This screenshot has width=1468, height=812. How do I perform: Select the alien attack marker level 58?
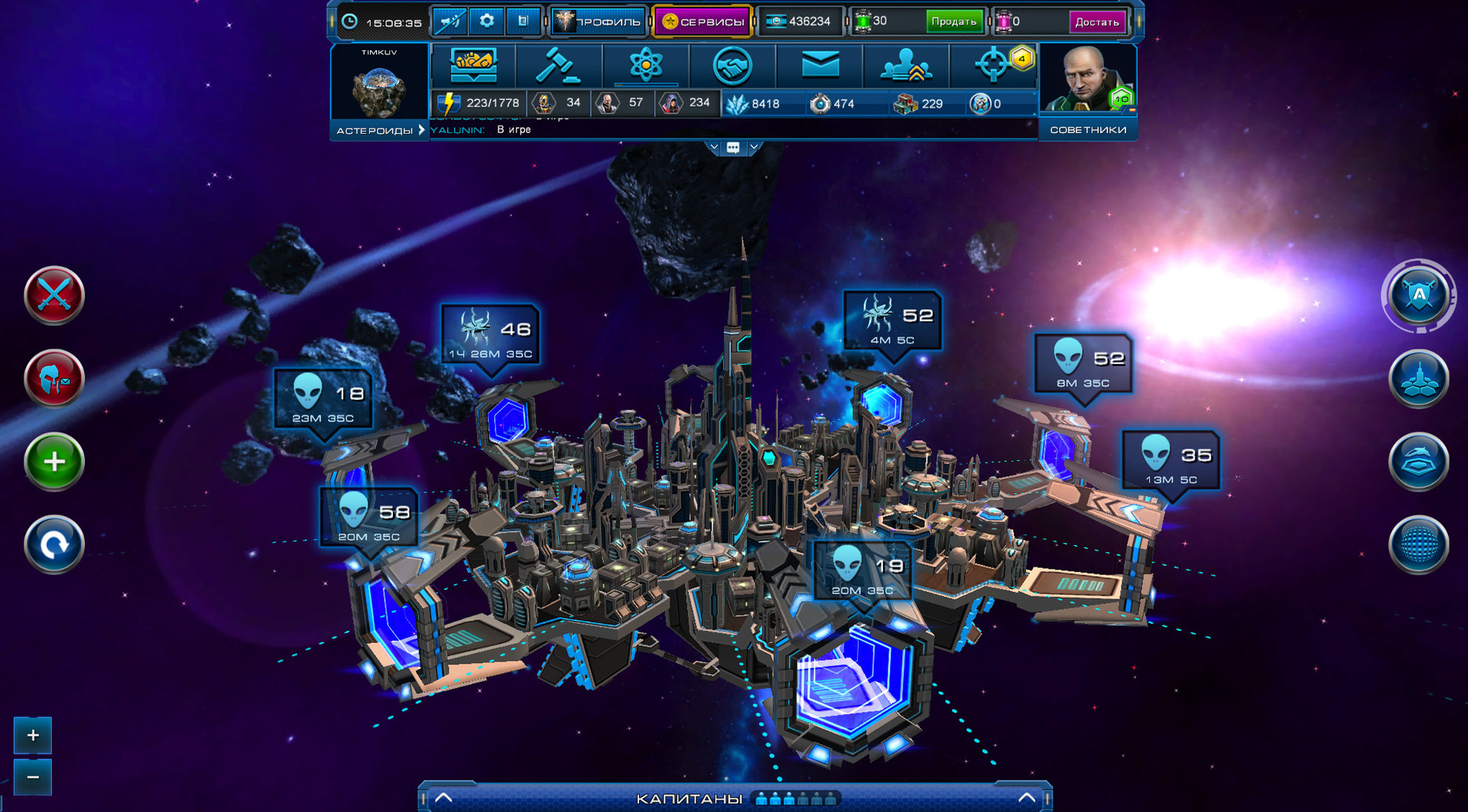tap(369, 518)
